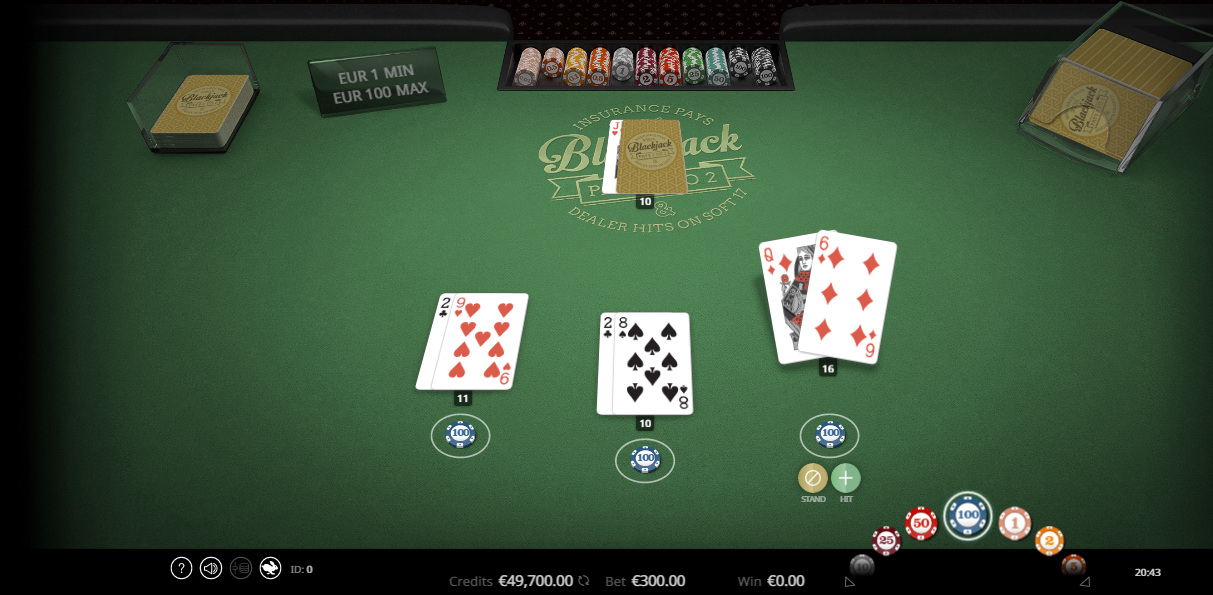Toggle fast play with the rabbit icon
The width and height of the screenshot is (1213, 595).
(x=270, y=568)
